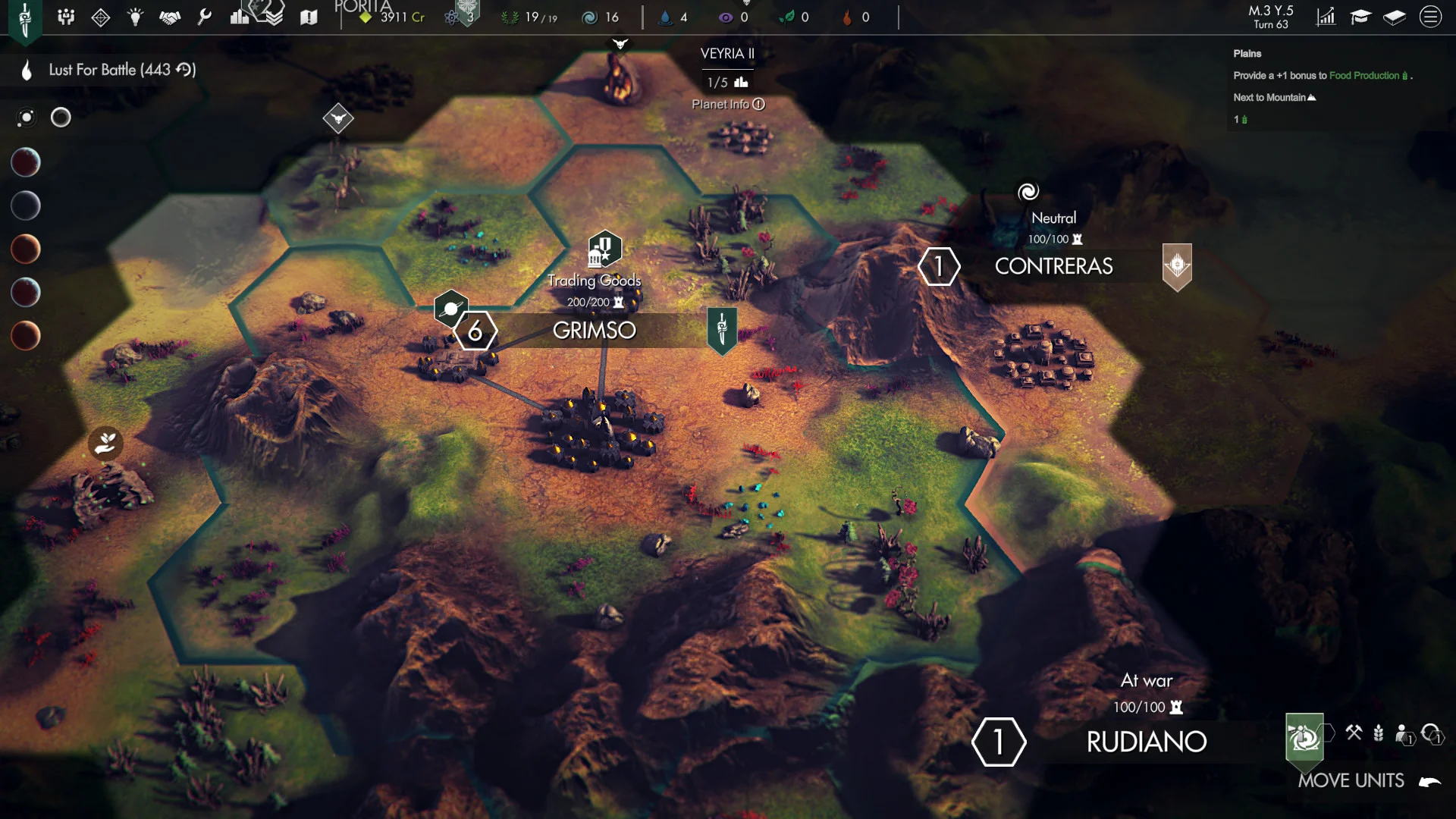Screen dimensions: 1456x819
Task: Open the research lightbulb screen
Action: (x=135, y=17)
